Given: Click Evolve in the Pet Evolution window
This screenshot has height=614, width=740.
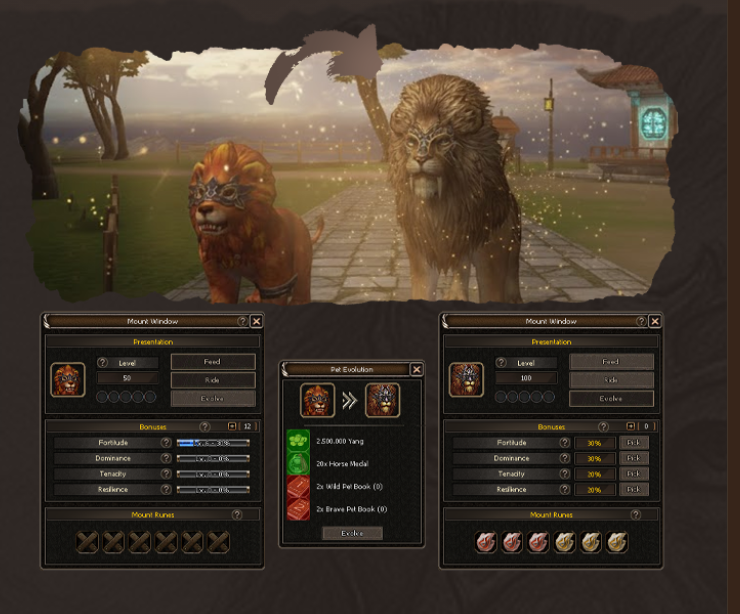Looking at the screenshot, I should 352,533.
